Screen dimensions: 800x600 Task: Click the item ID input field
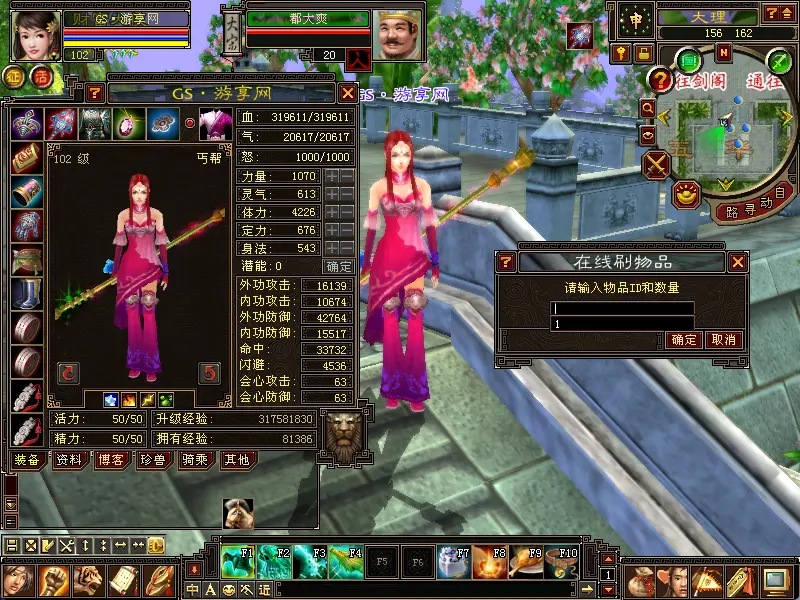[623, 309]
